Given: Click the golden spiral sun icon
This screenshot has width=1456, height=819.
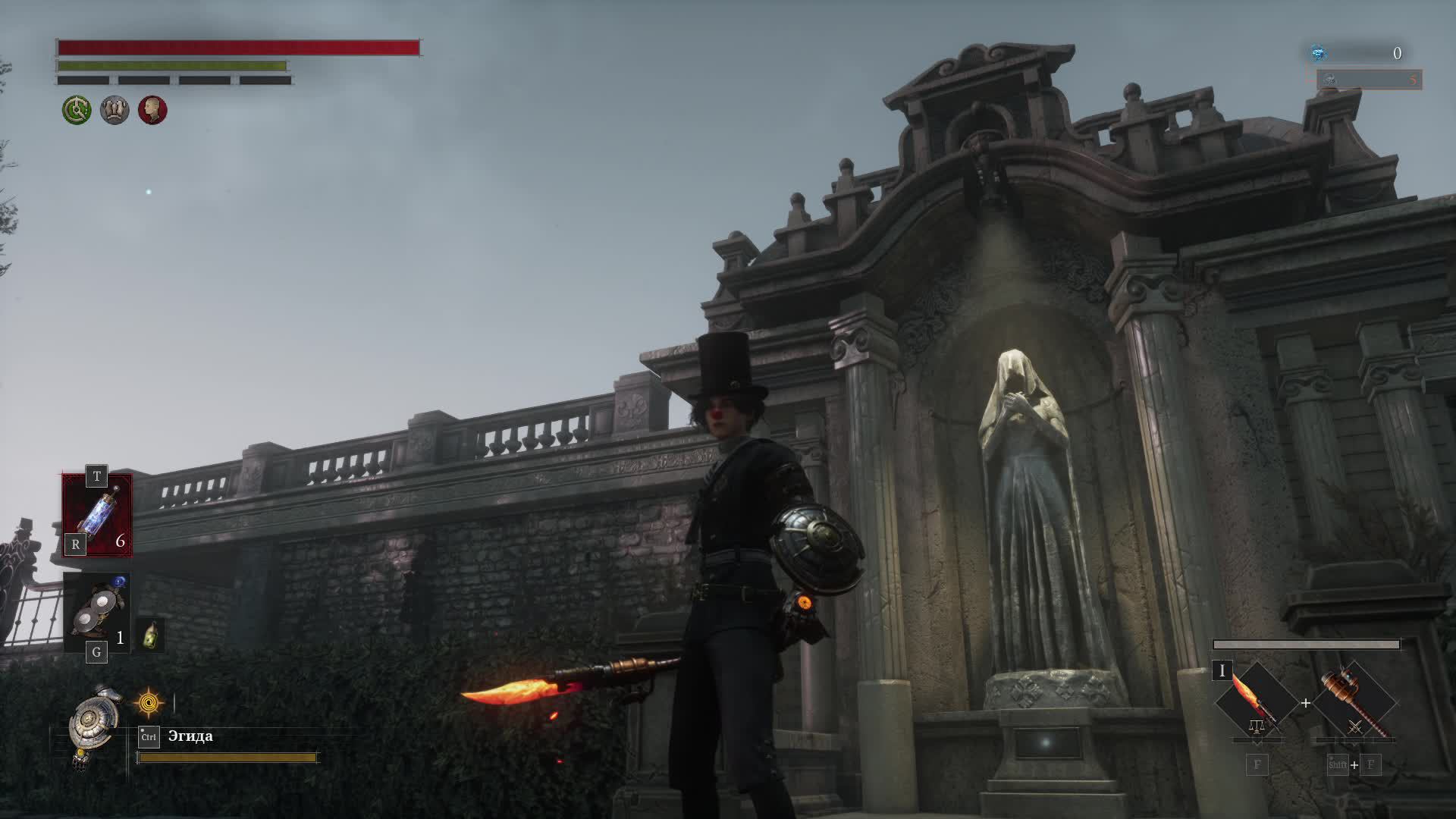Looking at the screenshot, I should pos(149,703).
